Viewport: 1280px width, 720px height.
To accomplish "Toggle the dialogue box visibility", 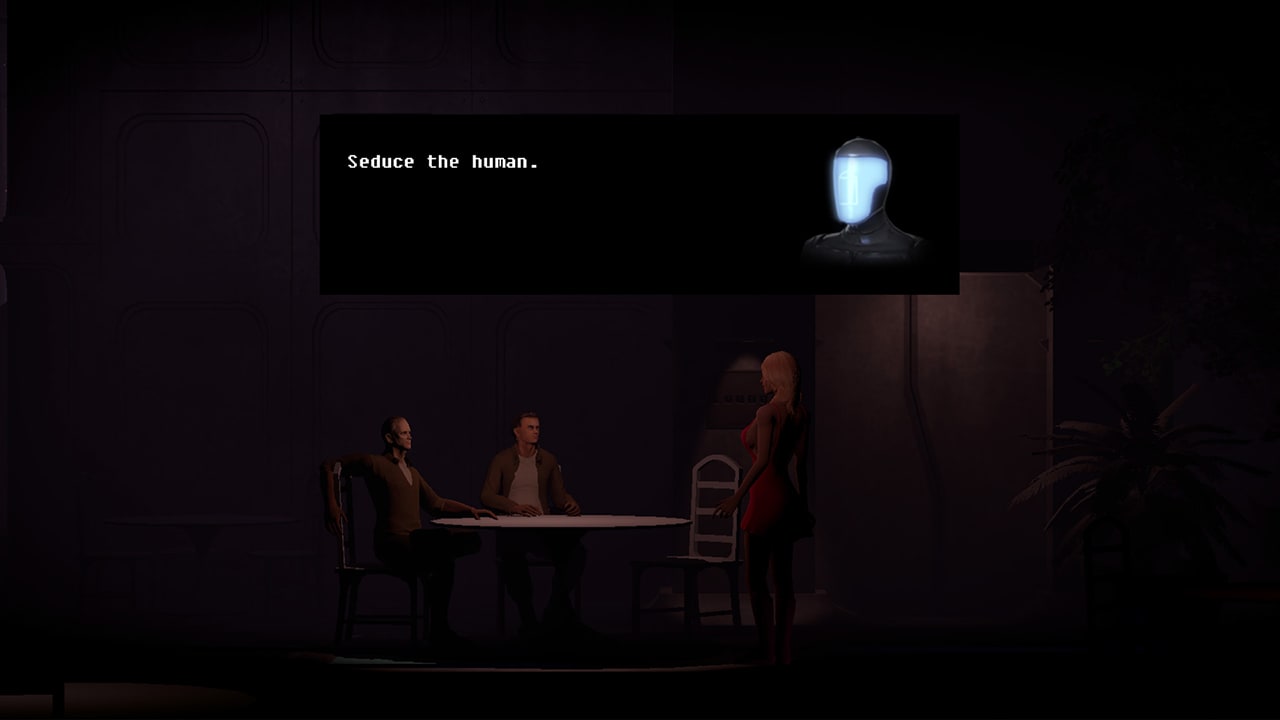I will tap(640, 205).
